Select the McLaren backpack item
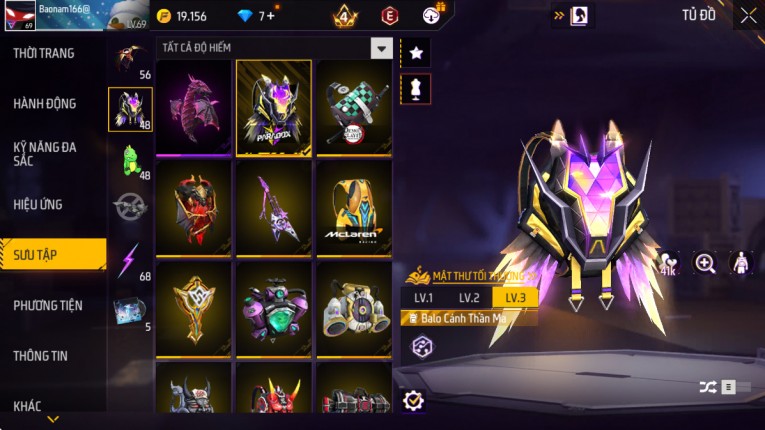Screen dimensions: 765x430 354,207
